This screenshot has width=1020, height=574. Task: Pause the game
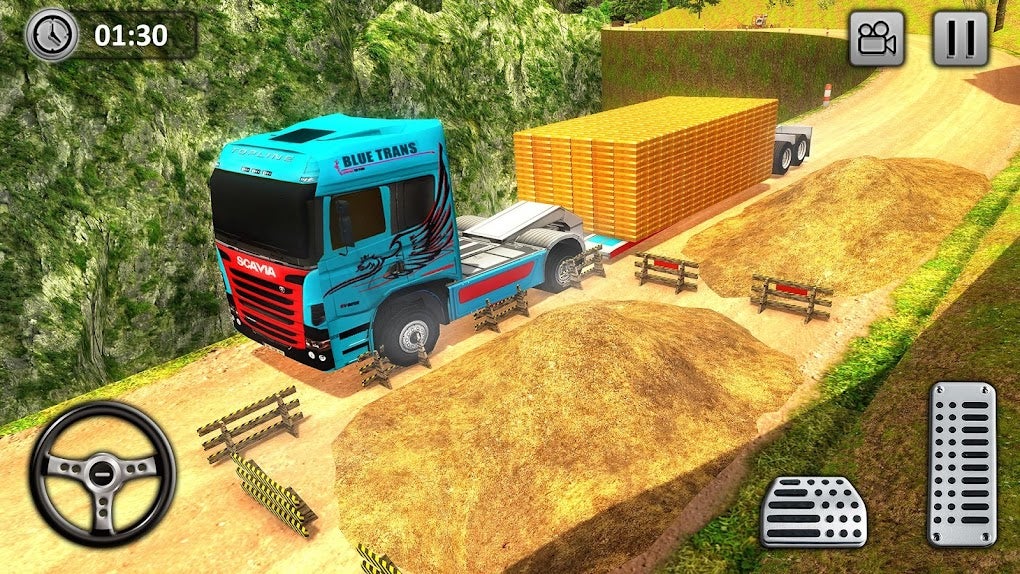[960, 39]
